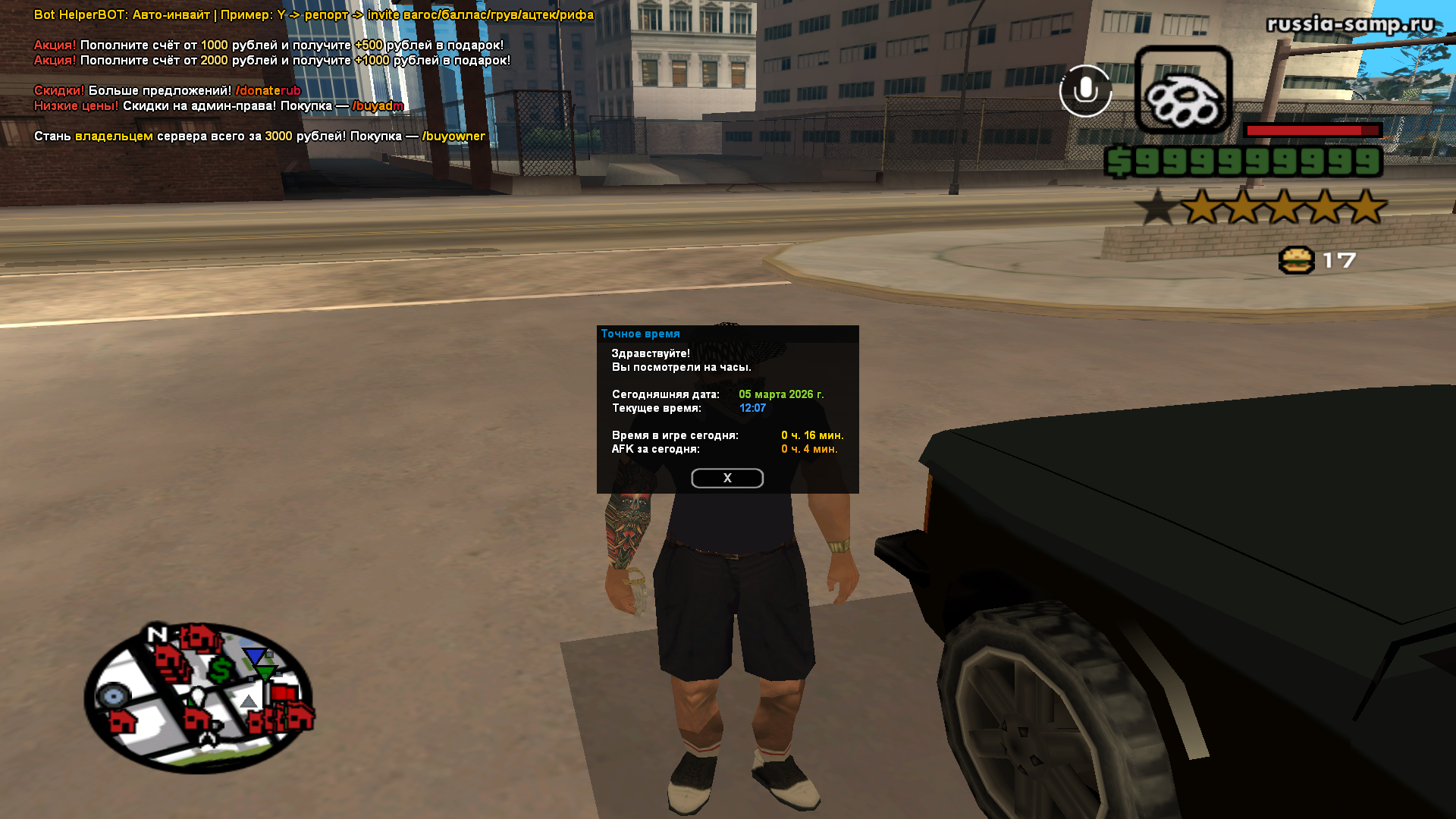Toggle the microphone voice chat icon
The width and height of the screenshot is (1456, 819).
click(1085, 91)
